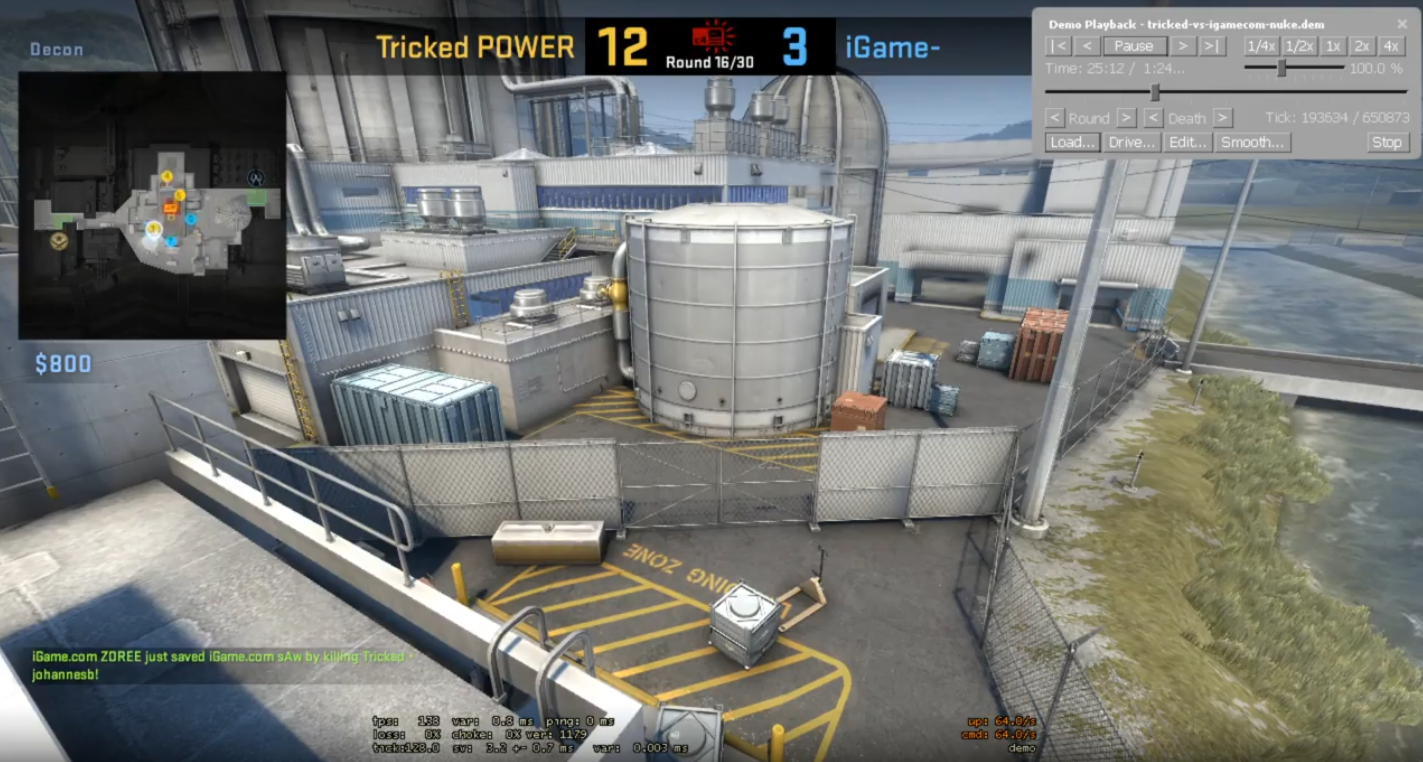Choose 1x playback speed
1423x762 pixels.
pyautogui.click(x=1333, y=46)
